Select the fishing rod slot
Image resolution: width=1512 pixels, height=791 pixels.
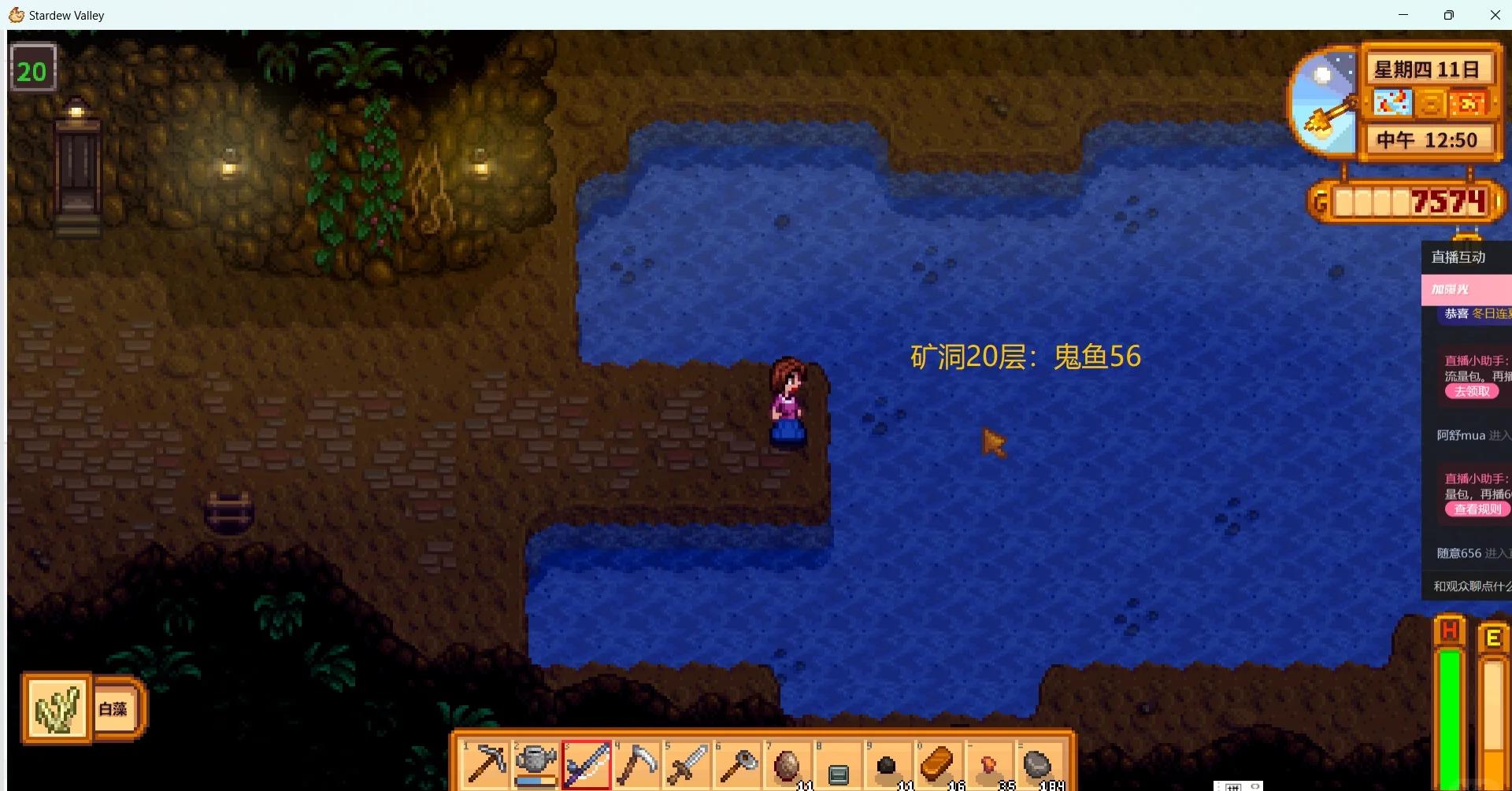(587, 764)
